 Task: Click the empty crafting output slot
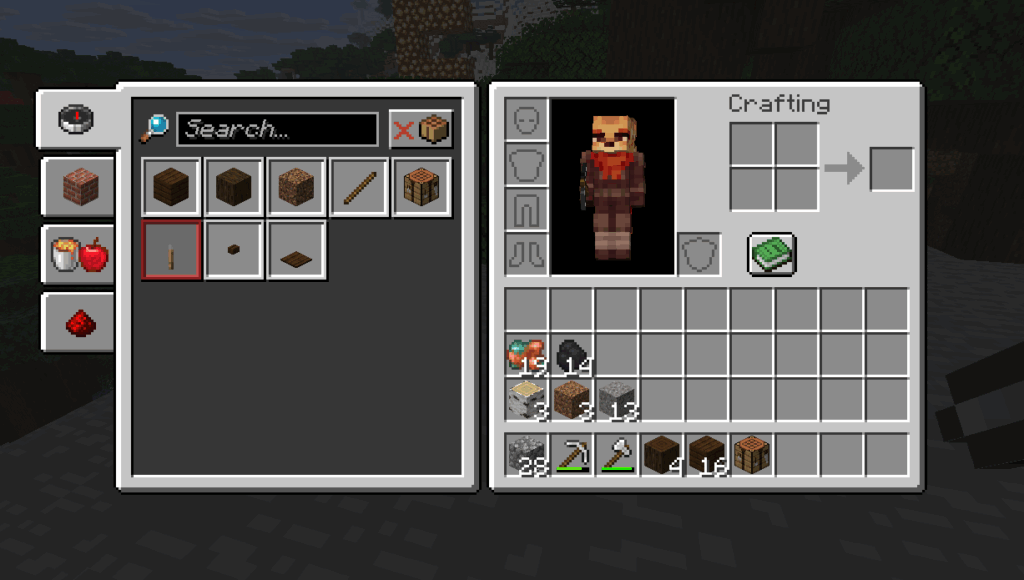891,169
